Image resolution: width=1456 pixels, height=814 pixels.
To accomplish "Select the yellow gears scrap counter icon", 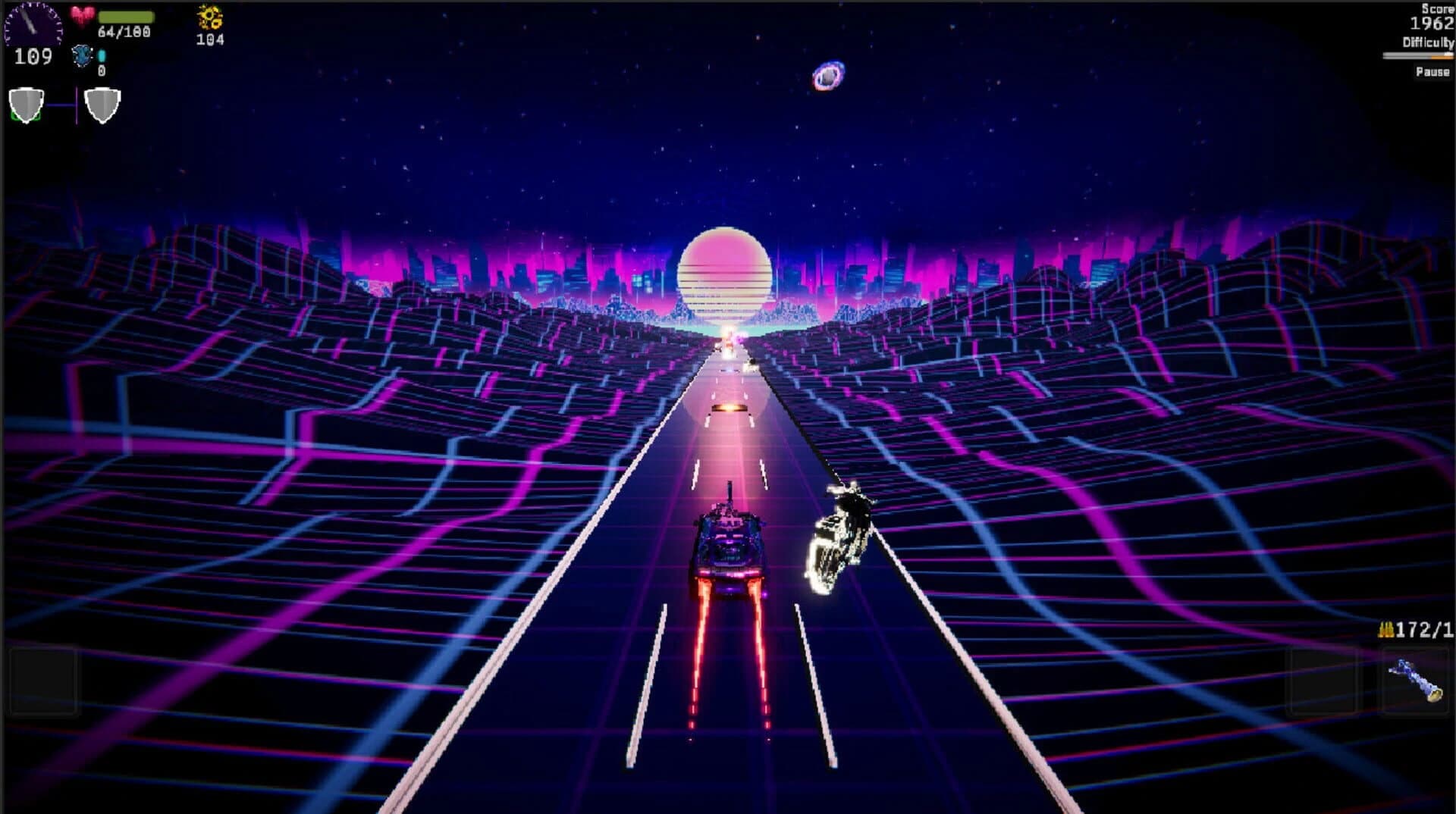I will pos(208,17).
